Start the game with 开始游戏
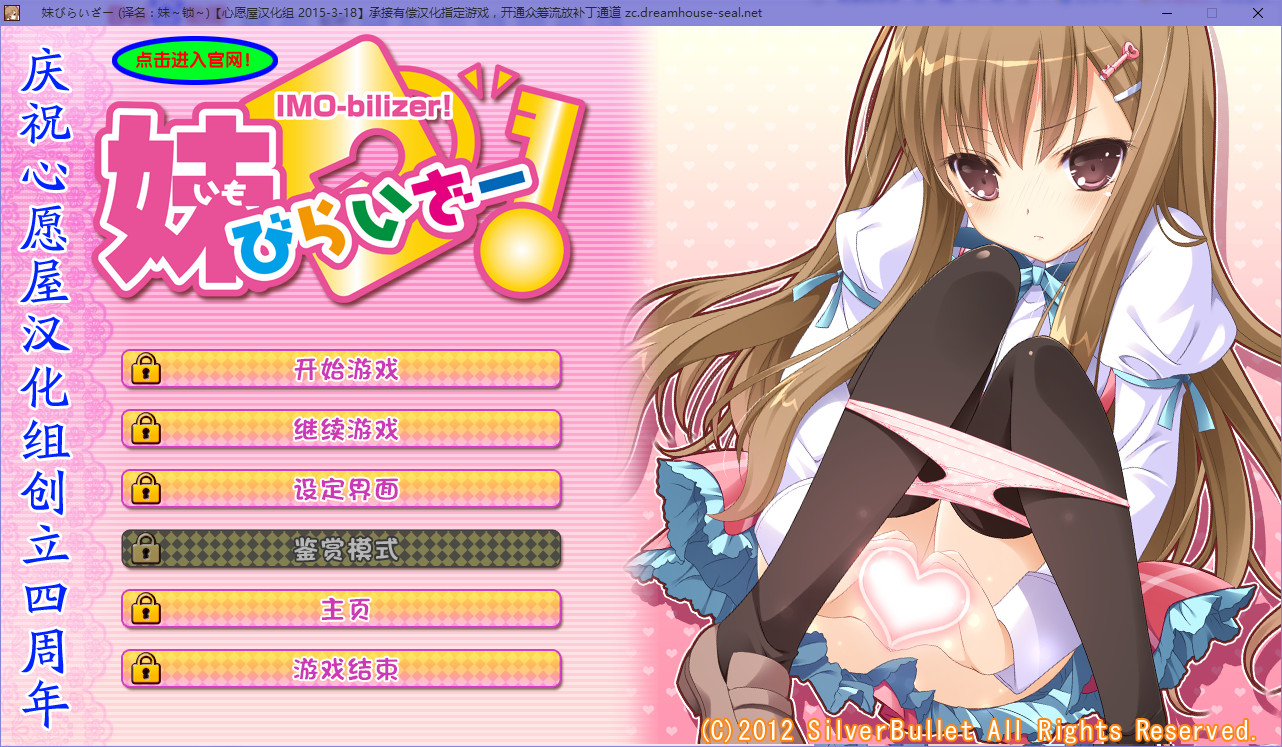This screenshot has width=1282, height=747. point(345,369)
